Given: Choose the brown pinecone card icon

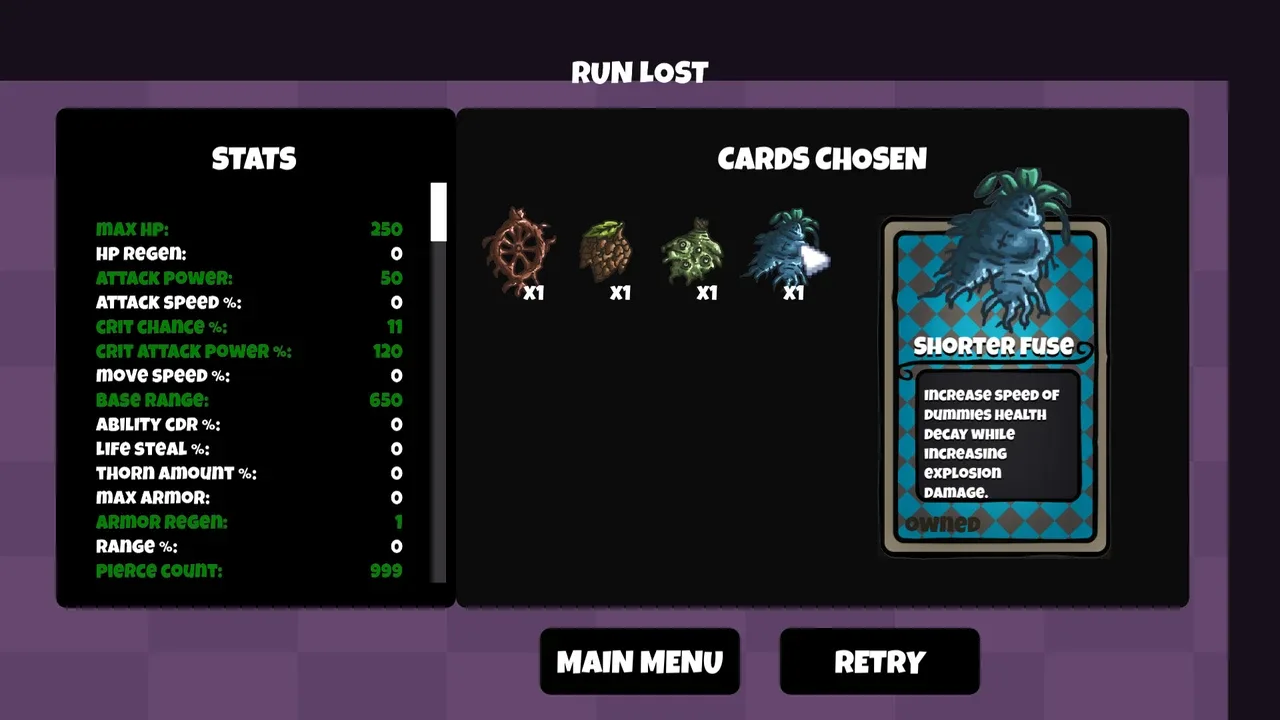Looking at the screenshot, I should pyautogui.click(x=604, y=252).
